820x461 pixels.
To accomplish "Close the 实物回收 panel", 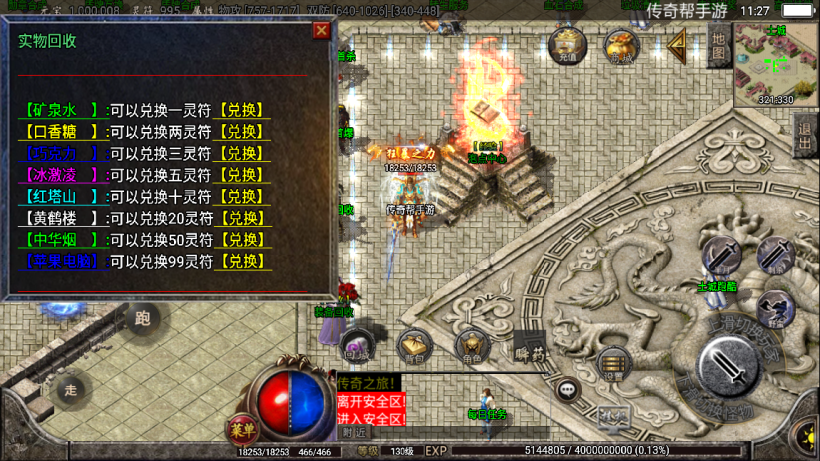I will 321,30.
